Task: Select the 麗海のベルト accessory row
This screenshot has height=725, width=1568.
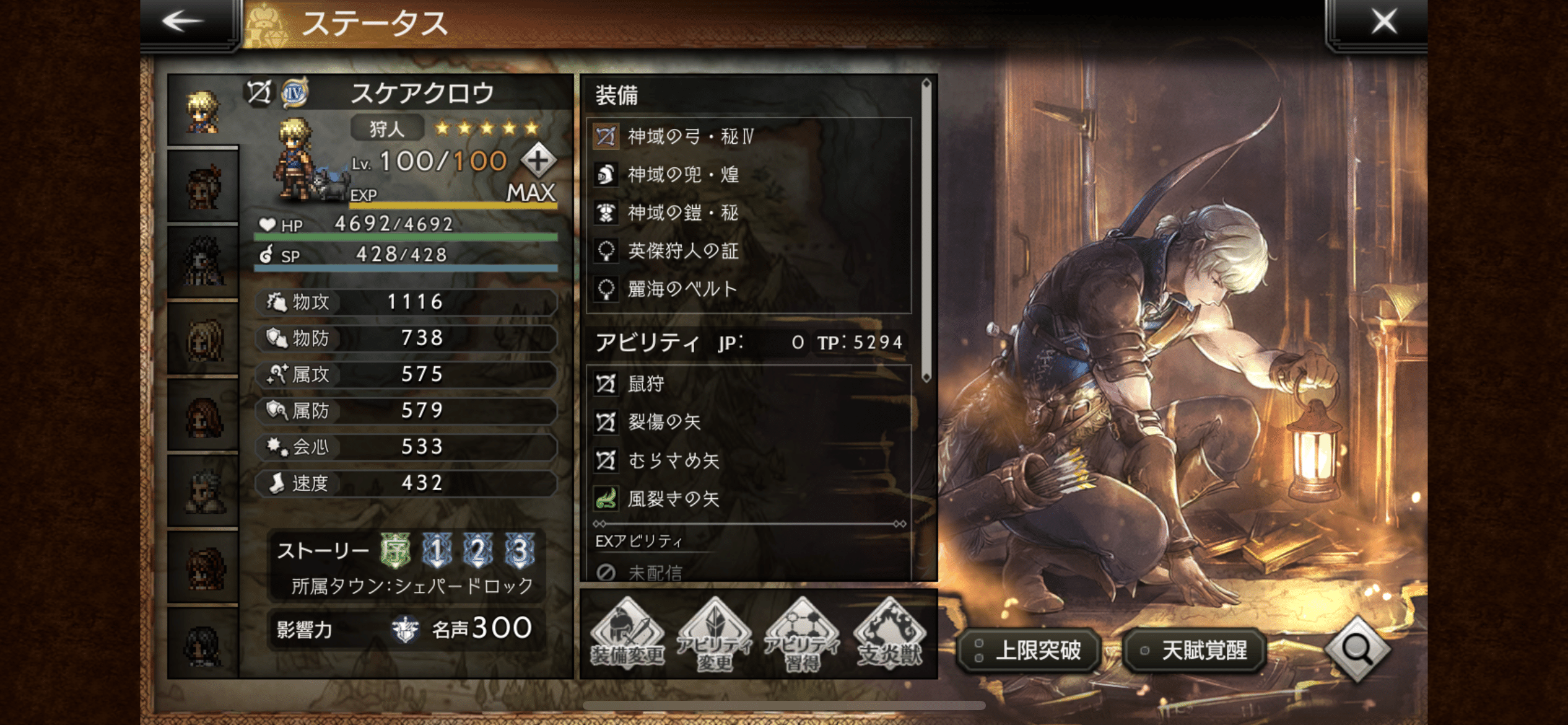Action: coord(748,289)
